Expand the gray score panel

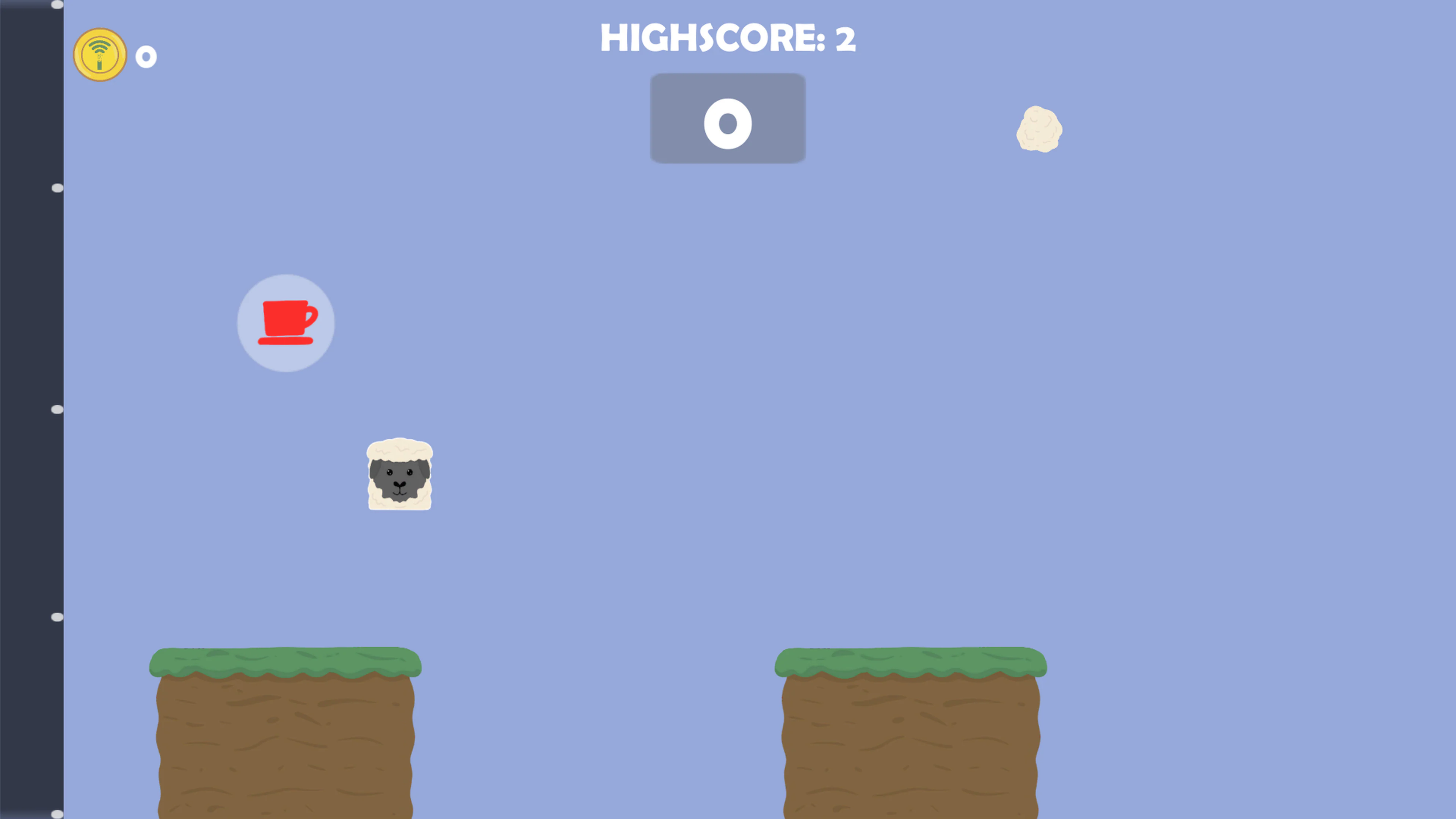point(728,118)
